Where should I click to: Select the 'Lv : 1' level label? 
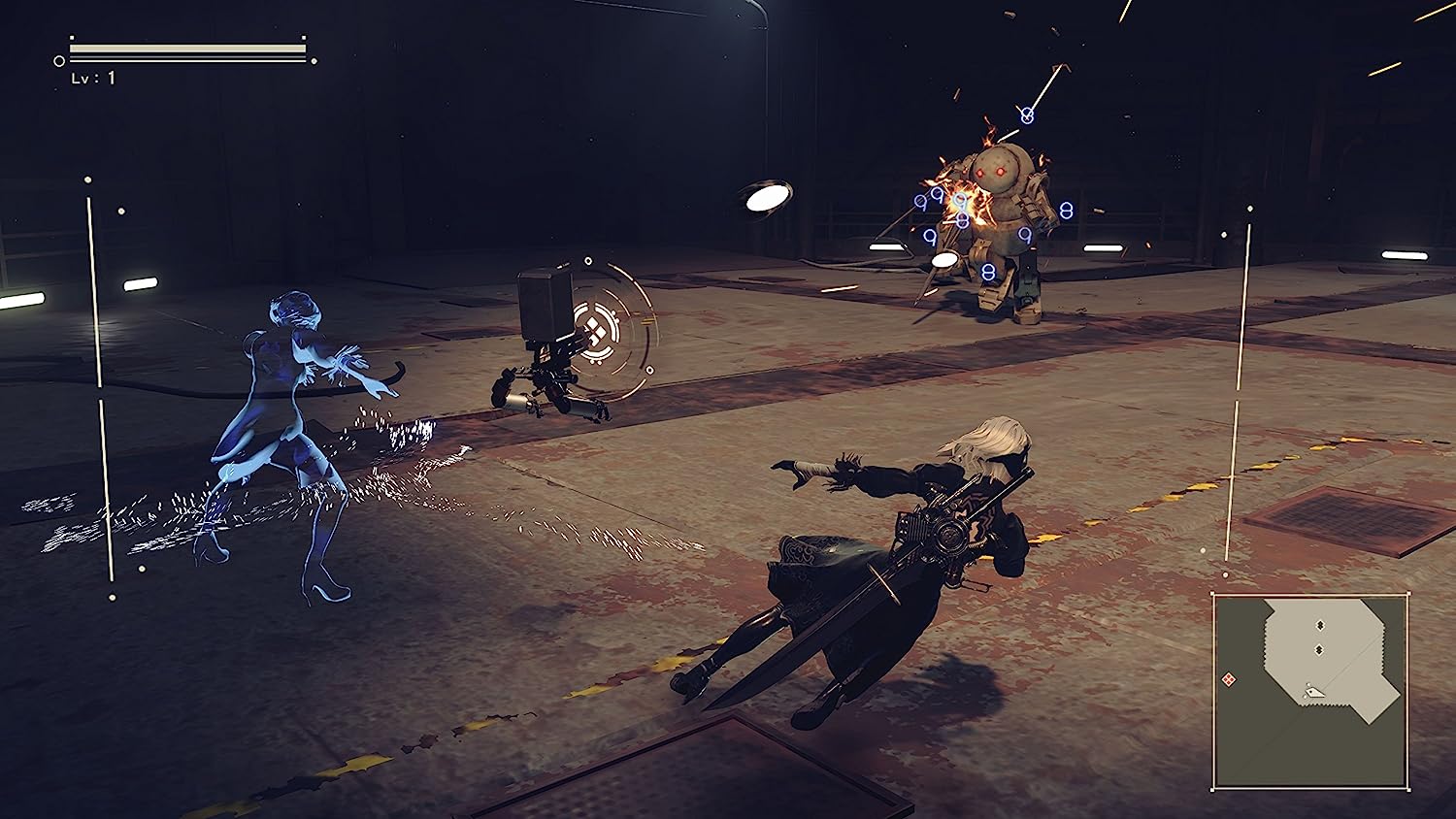[92, 78]
